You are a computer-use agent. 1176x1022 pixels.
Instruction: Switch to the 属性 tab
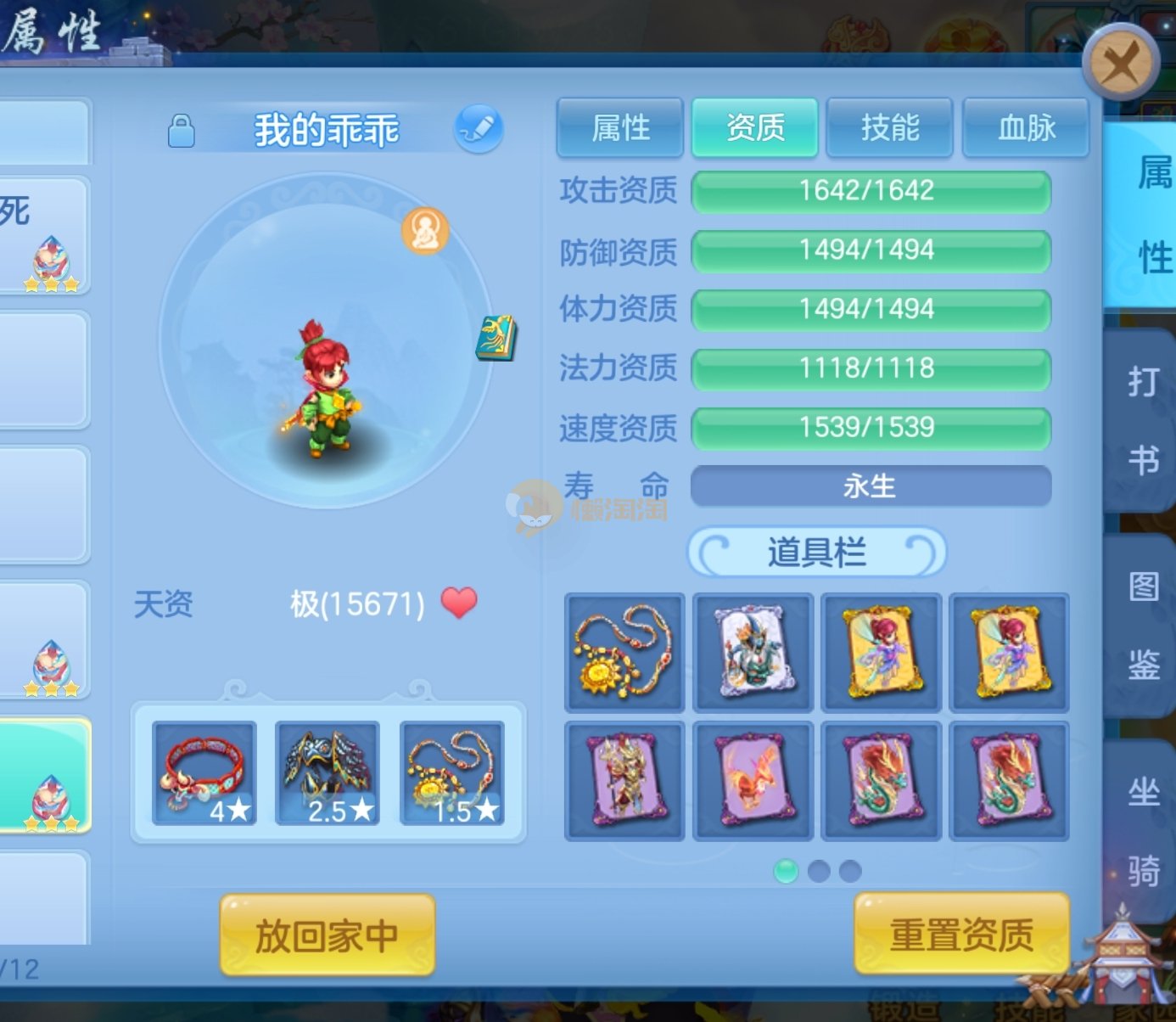pyautogui.click(x=620, y=128)
